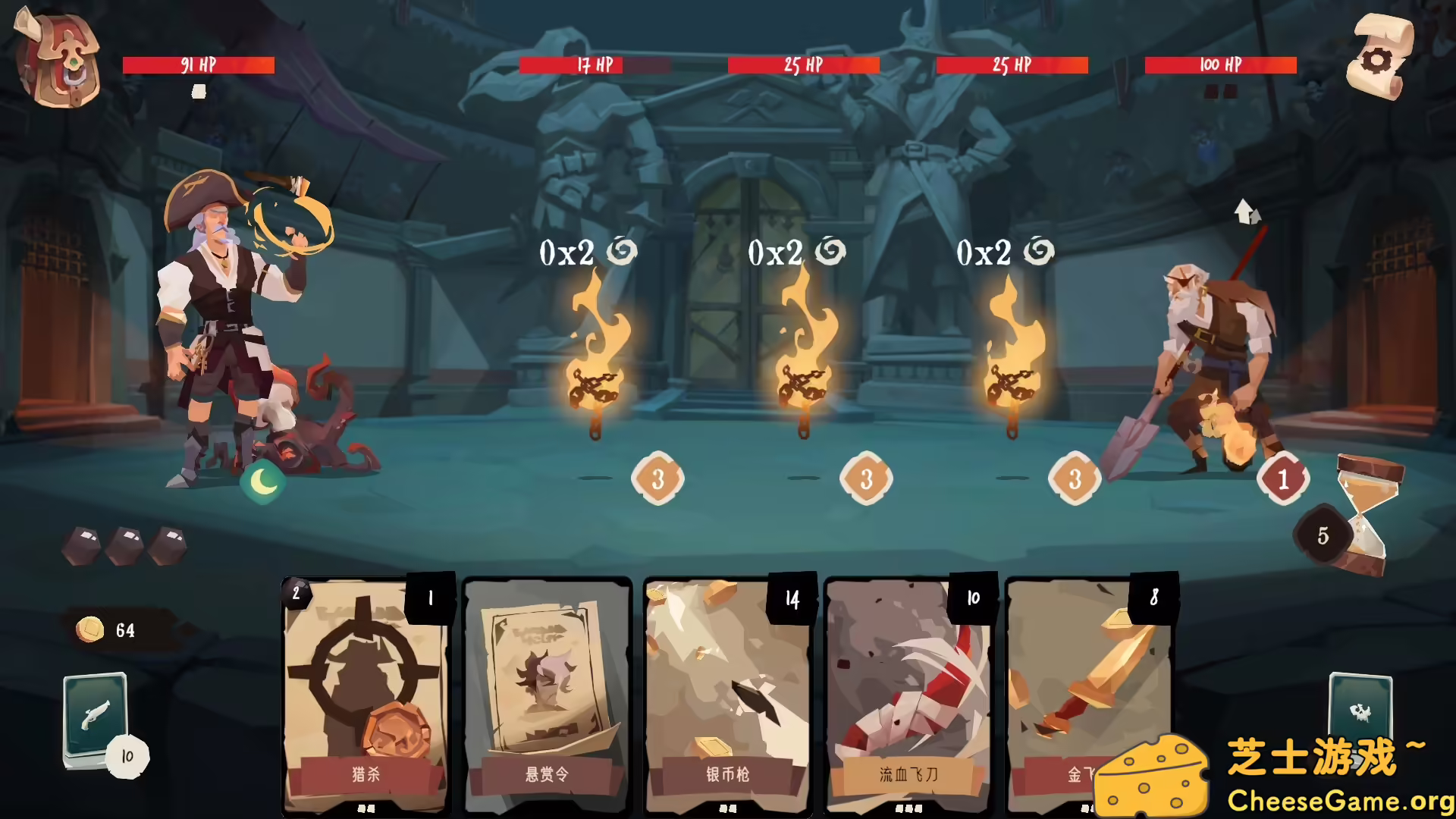Viewport: 1456px width, 819px height.
Task: Click the upgrade arrow above the shovel enemy
Action: click(x=1246, y=214)
